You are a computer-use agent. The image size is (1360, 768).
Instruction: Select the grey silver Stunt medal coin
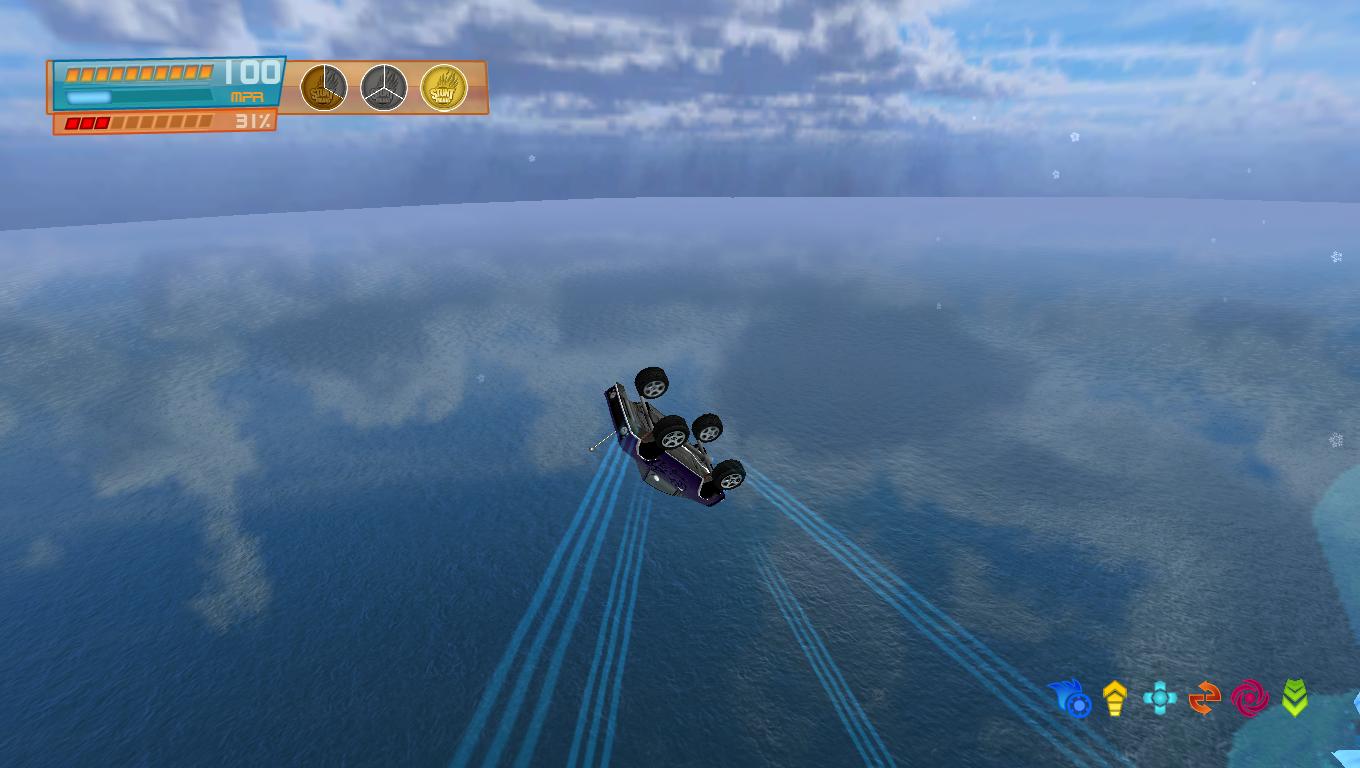click(383, 88)
